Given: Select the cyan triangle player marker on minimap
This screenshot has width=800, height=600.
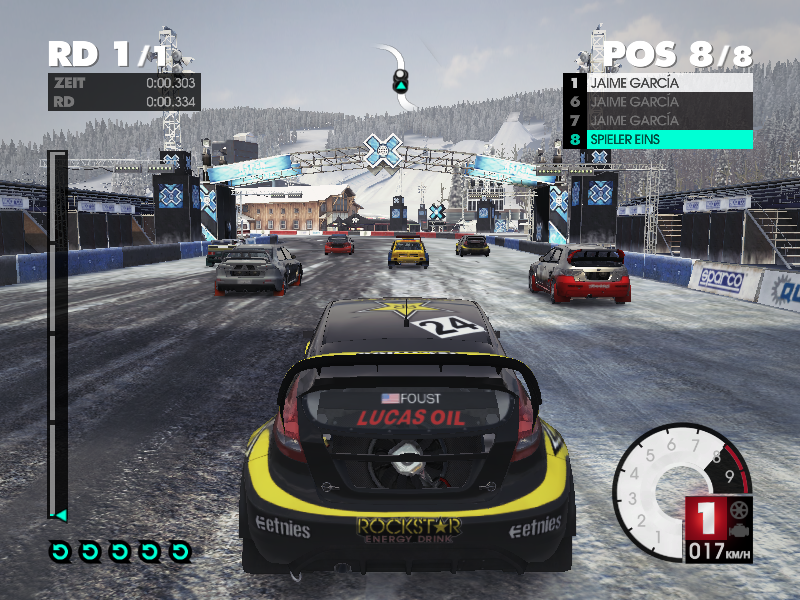Looking at the screenshot, I should click(401, 87).
